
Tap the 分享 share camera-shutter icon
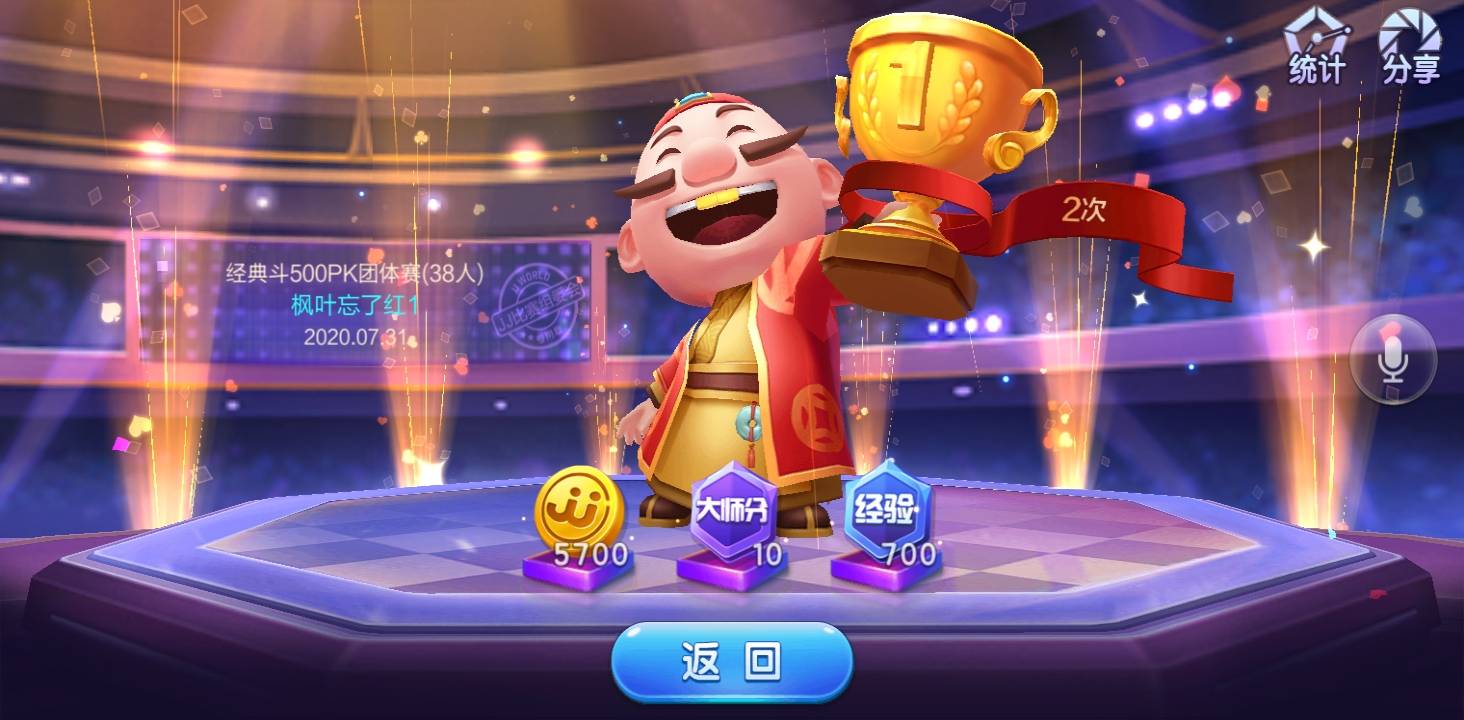tap(1412, 43)
